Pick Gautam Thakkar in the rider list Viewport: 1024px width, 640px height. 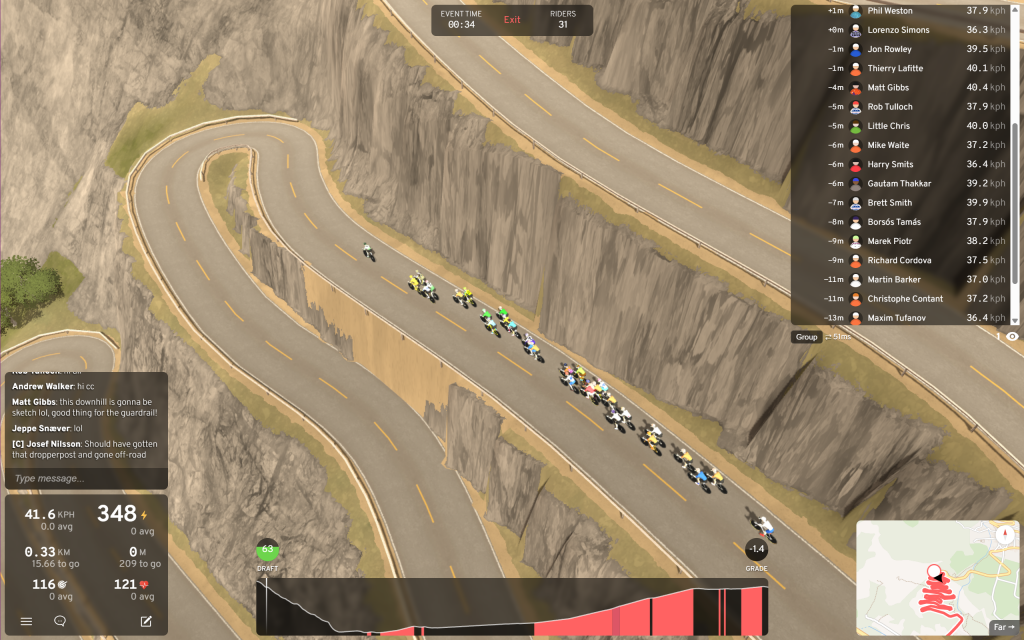899,184
